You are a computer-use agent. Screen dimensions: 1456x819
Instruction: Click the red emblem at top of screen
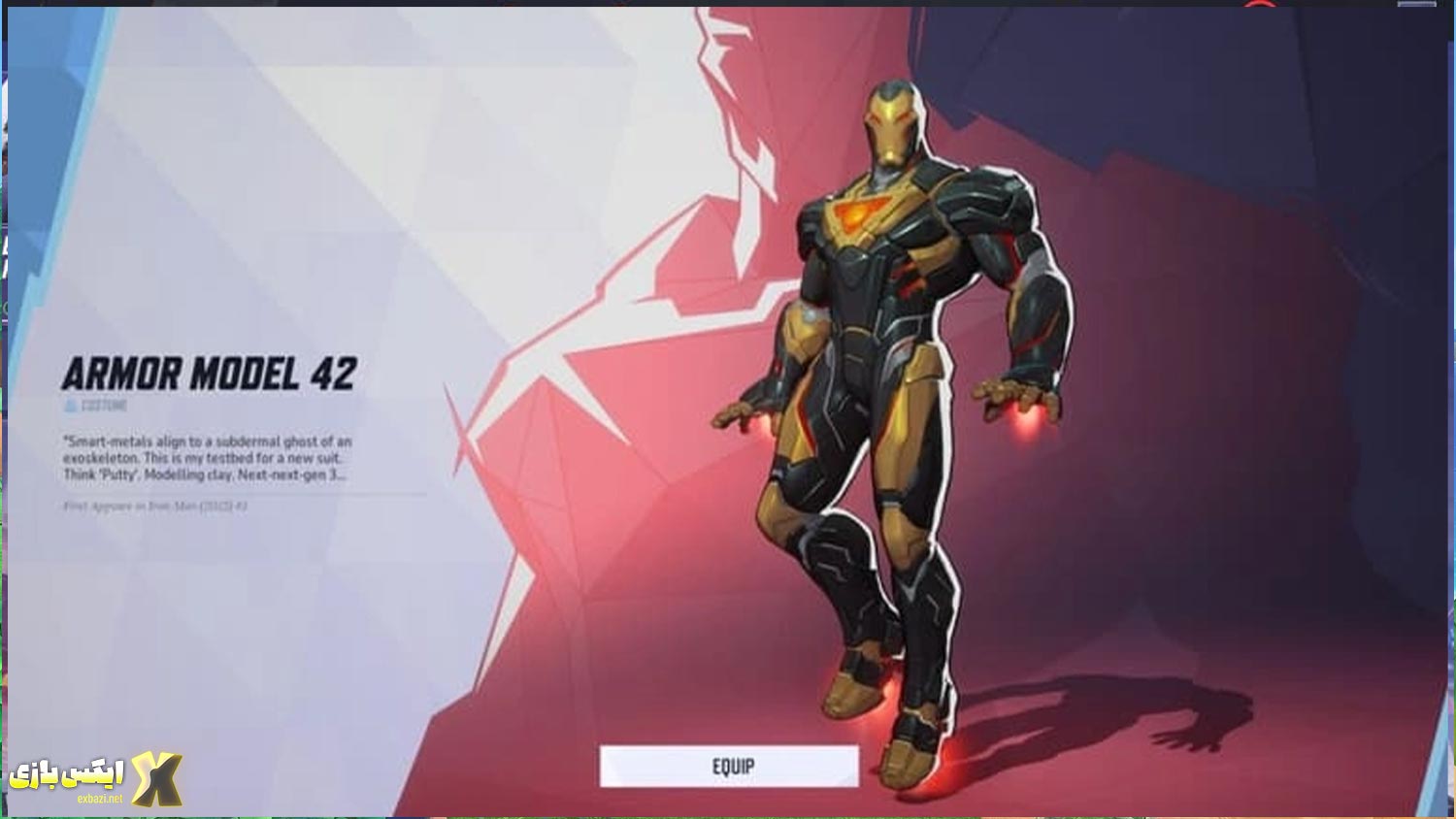pos(1259,6)
